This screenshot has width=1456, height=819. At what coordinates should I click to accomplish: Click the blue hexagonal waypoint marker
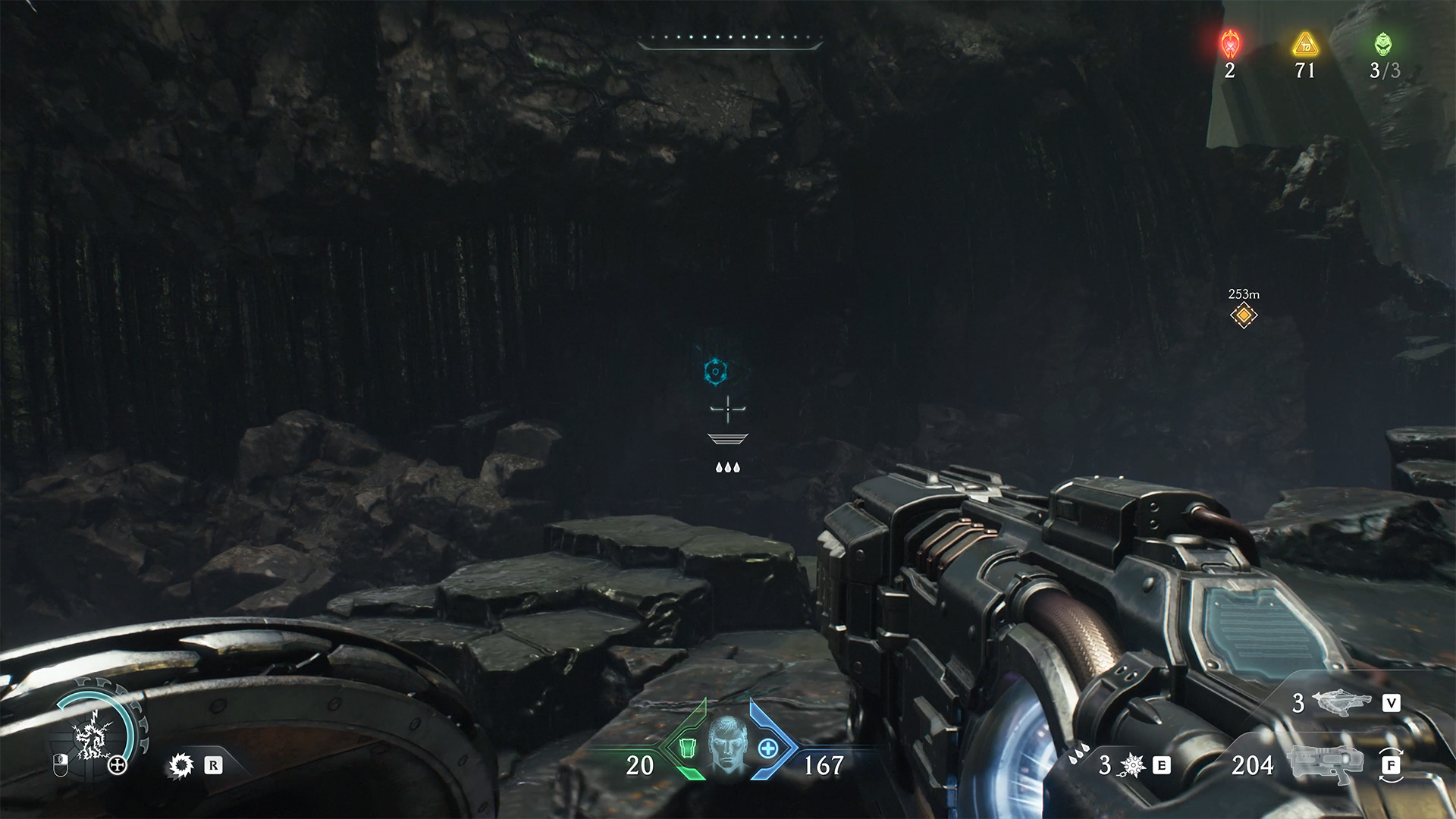tap(715, 372)
